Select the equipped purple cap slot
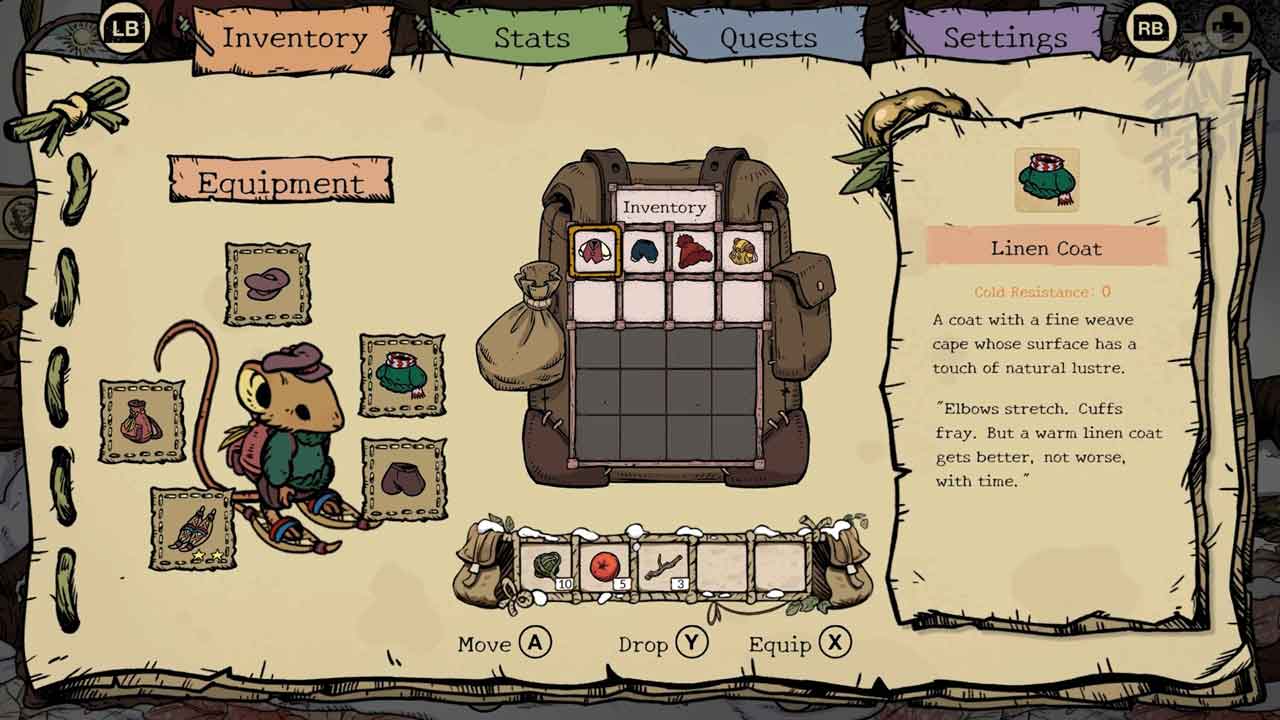 pos(267,284)
